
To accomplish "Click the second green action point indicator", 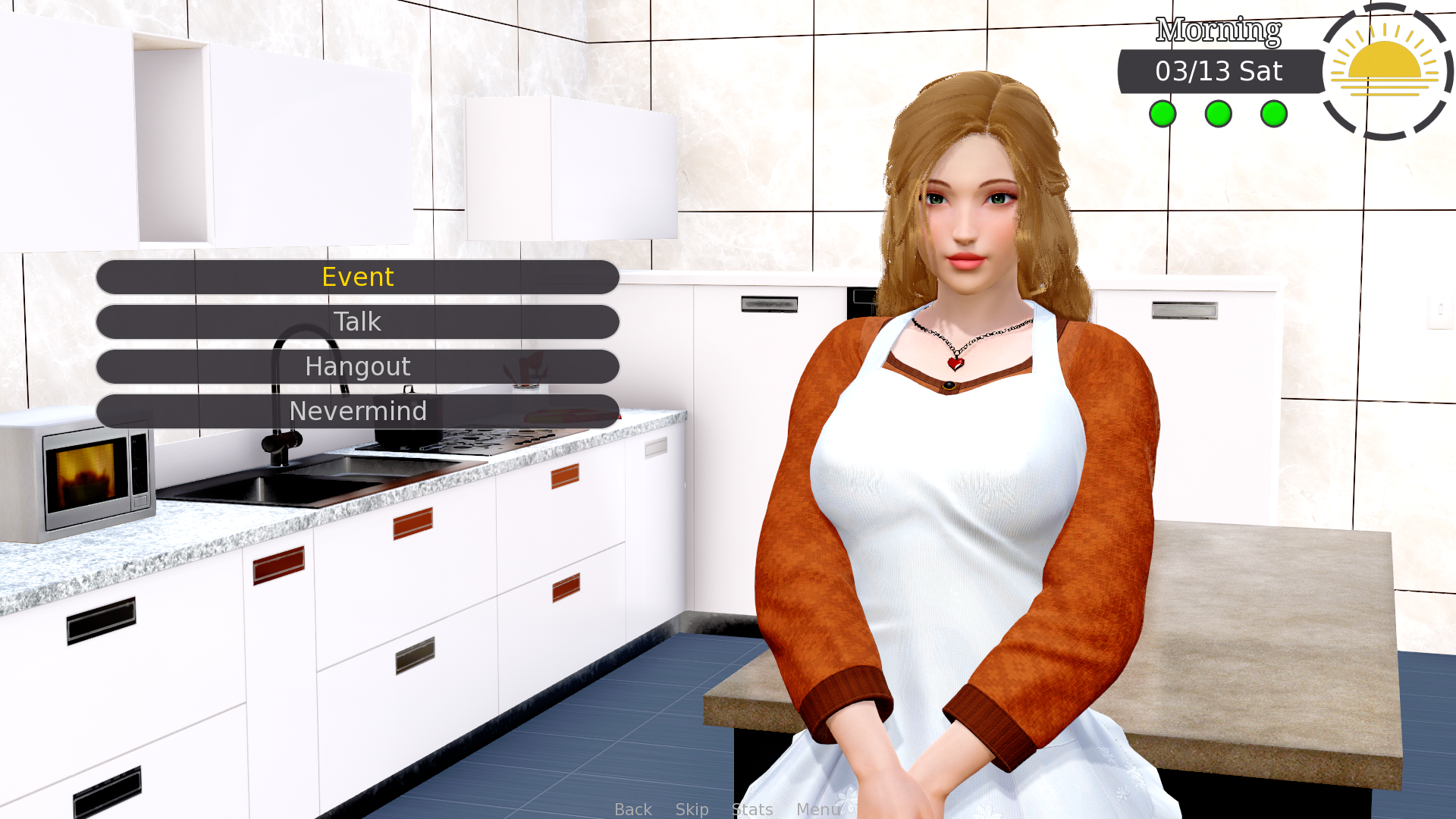I will coord(1218,114).
